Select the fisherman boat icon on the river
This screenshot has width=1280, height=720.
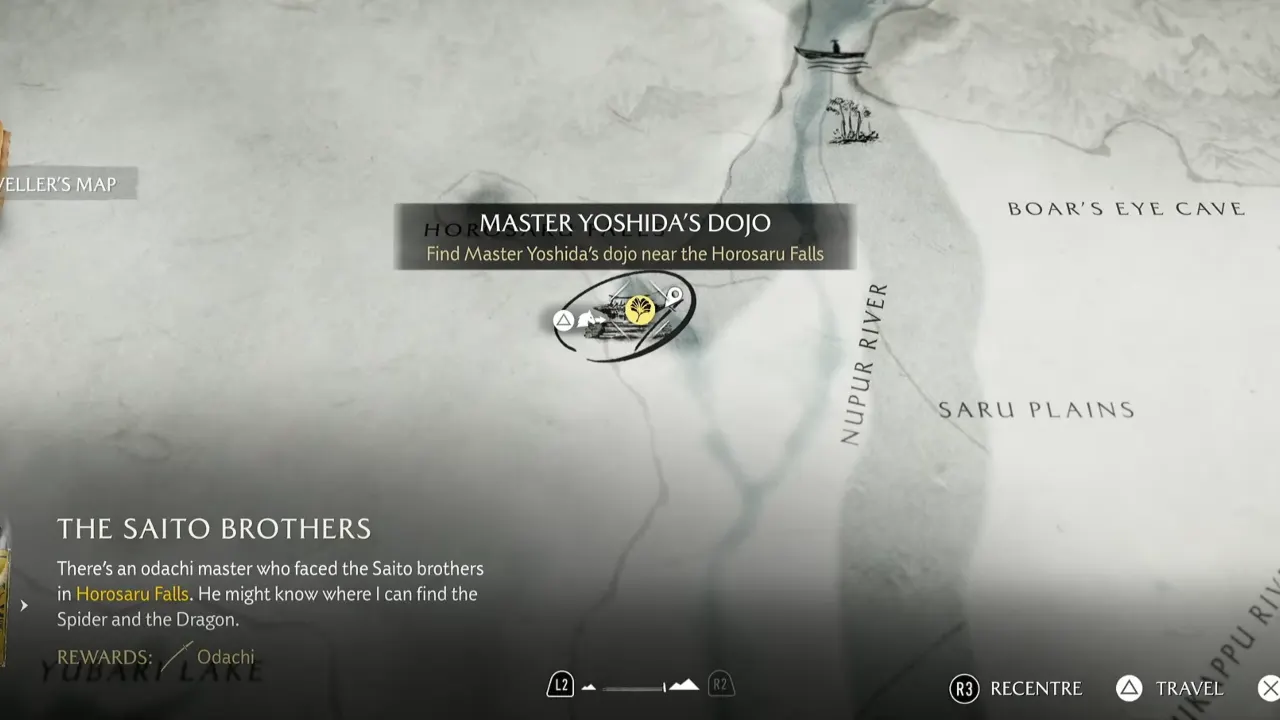[x=832, y=53]
